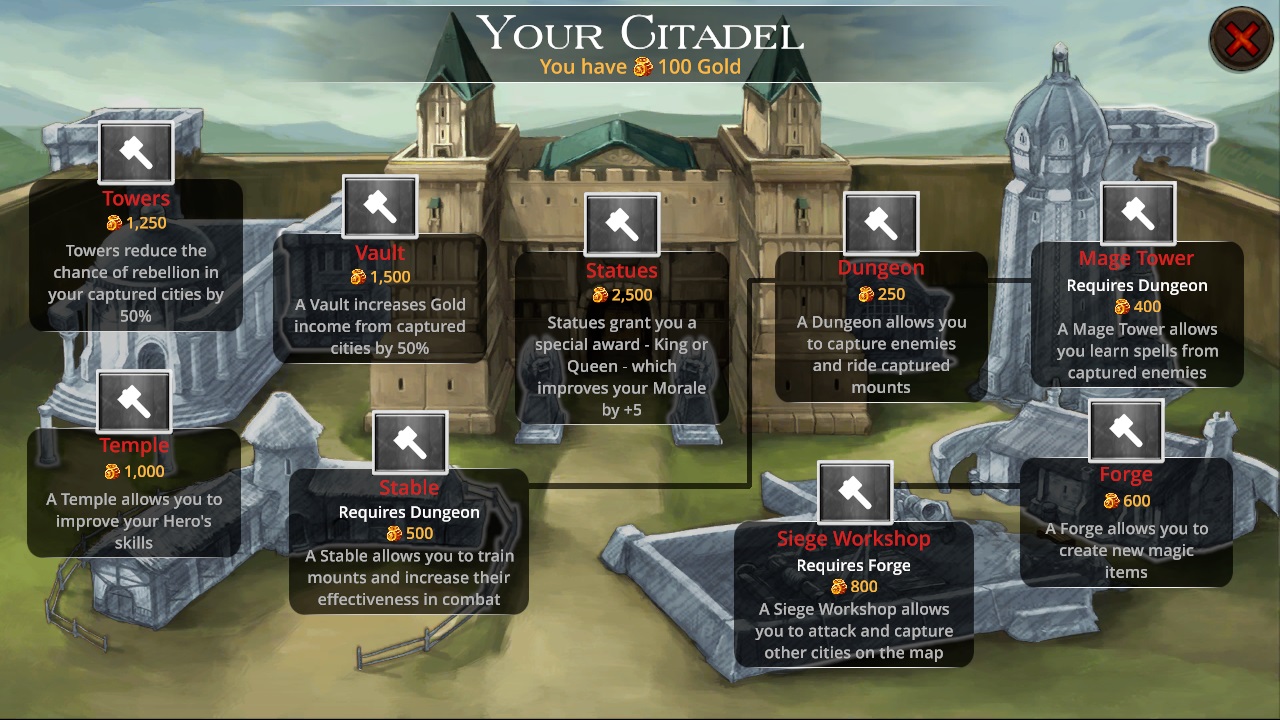Click the Stable construction hammer icon
The height and width of the screenshot is (720, 1280).
(x=409, y=441)
